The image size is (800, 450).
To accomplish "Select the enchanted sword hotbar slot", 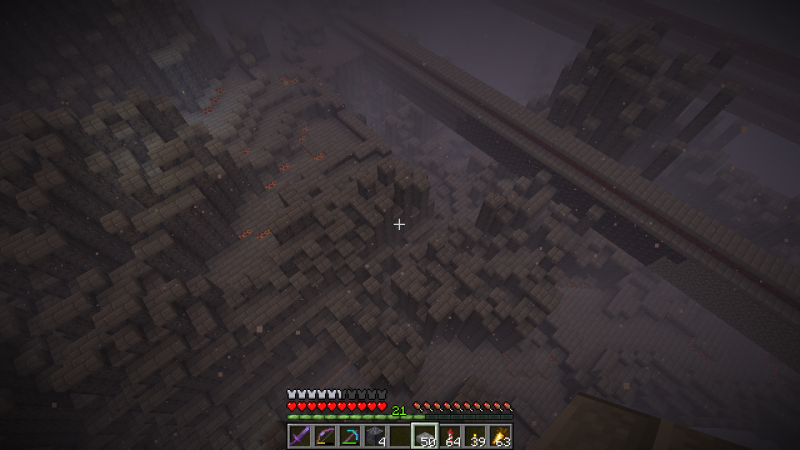I will pos(300,436).
